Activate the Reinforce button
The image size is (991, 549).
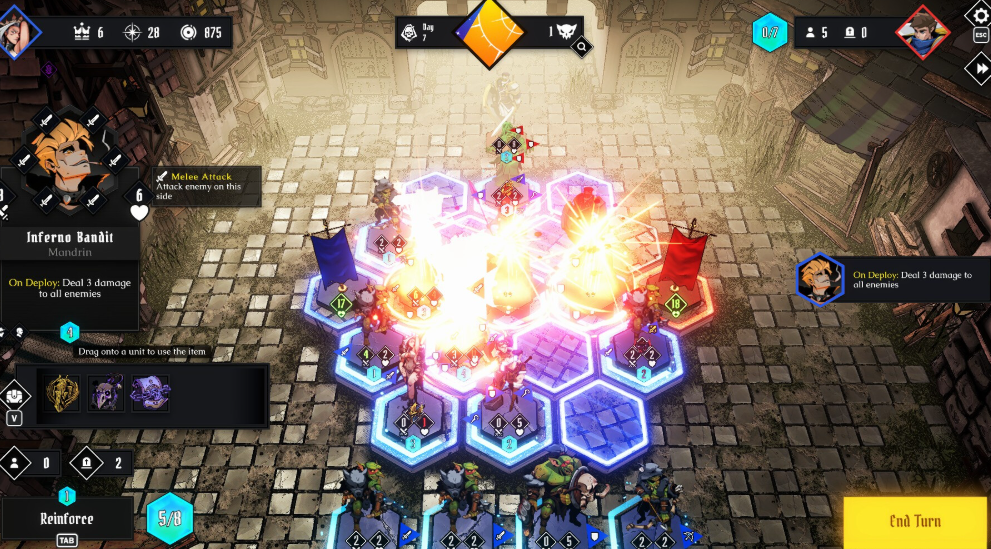[x=66, y=518]
